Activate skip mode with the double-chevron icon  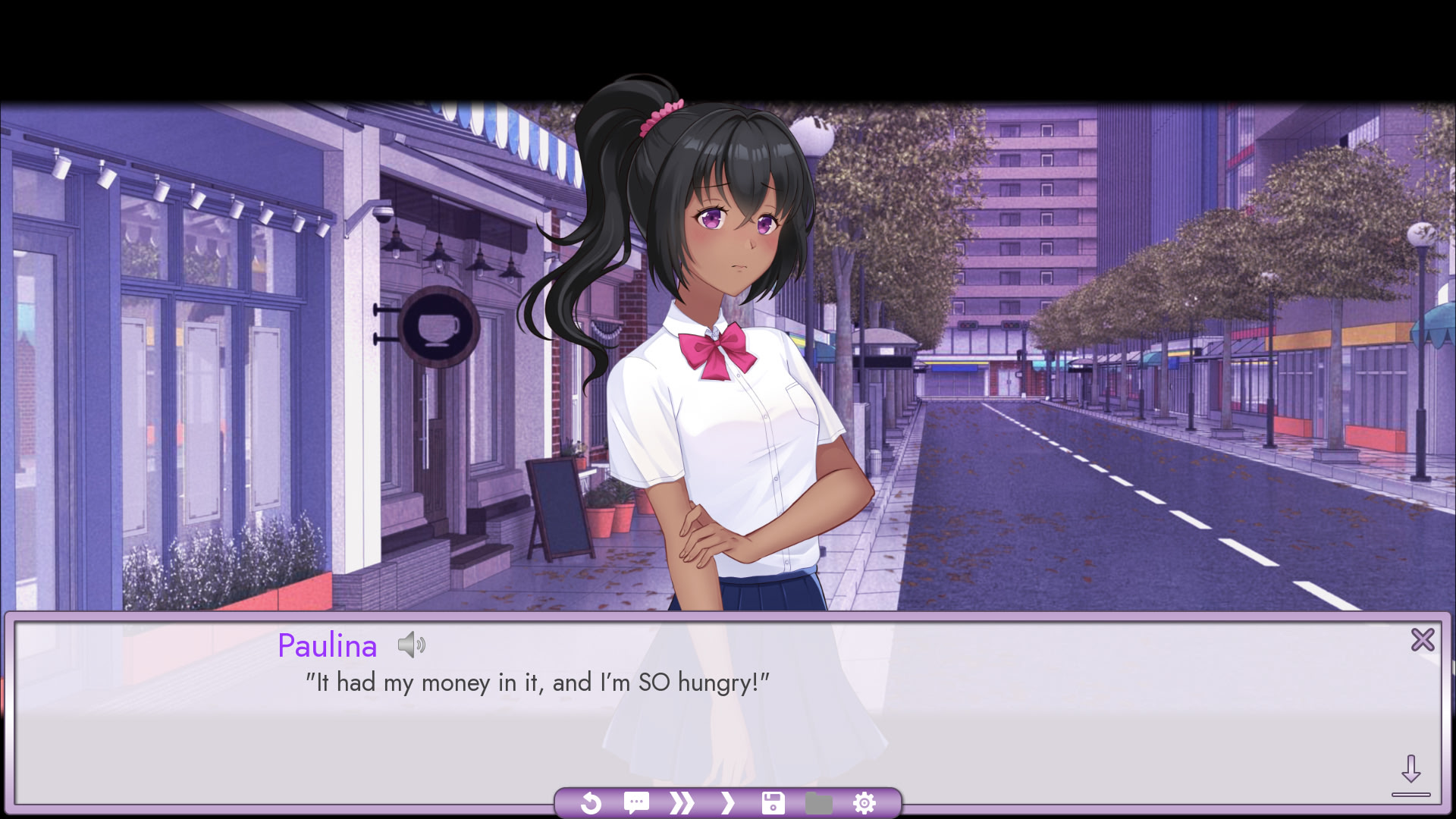[x=682, y=802]
